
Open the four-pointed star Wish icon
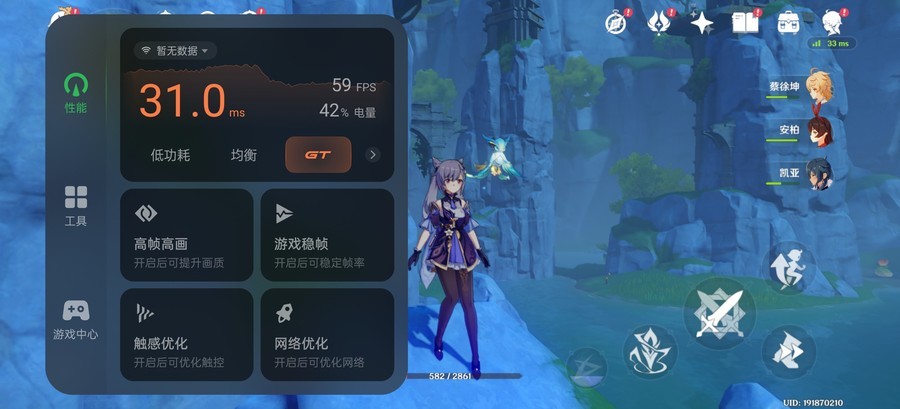pos(702,22)
